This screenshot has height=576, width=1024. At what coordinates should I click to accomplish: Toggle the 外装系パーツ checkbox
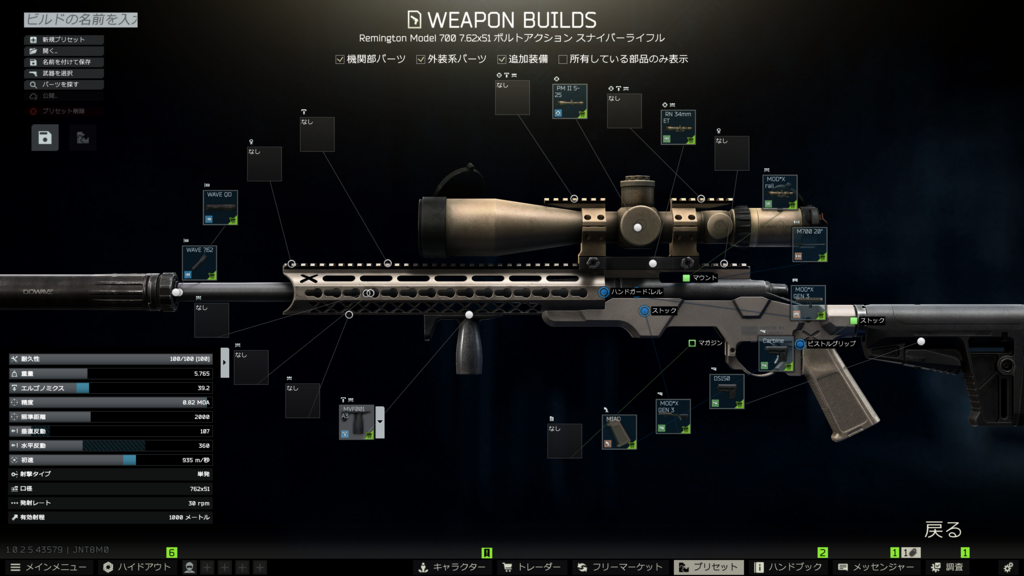[421, 60]
